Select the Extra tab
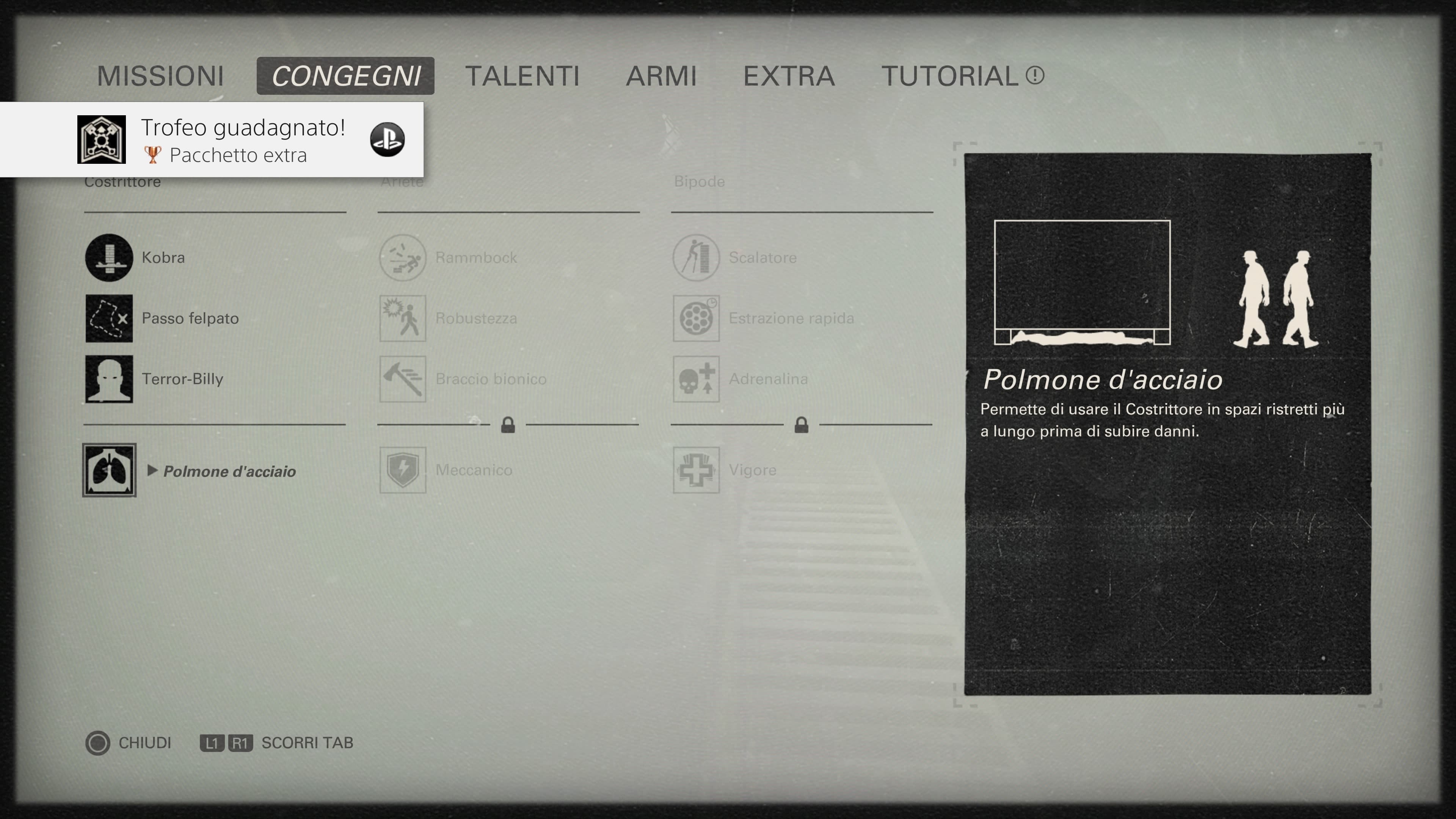Image resolution: width=1456 pixels, height=819 pixels. coord(789,76)
